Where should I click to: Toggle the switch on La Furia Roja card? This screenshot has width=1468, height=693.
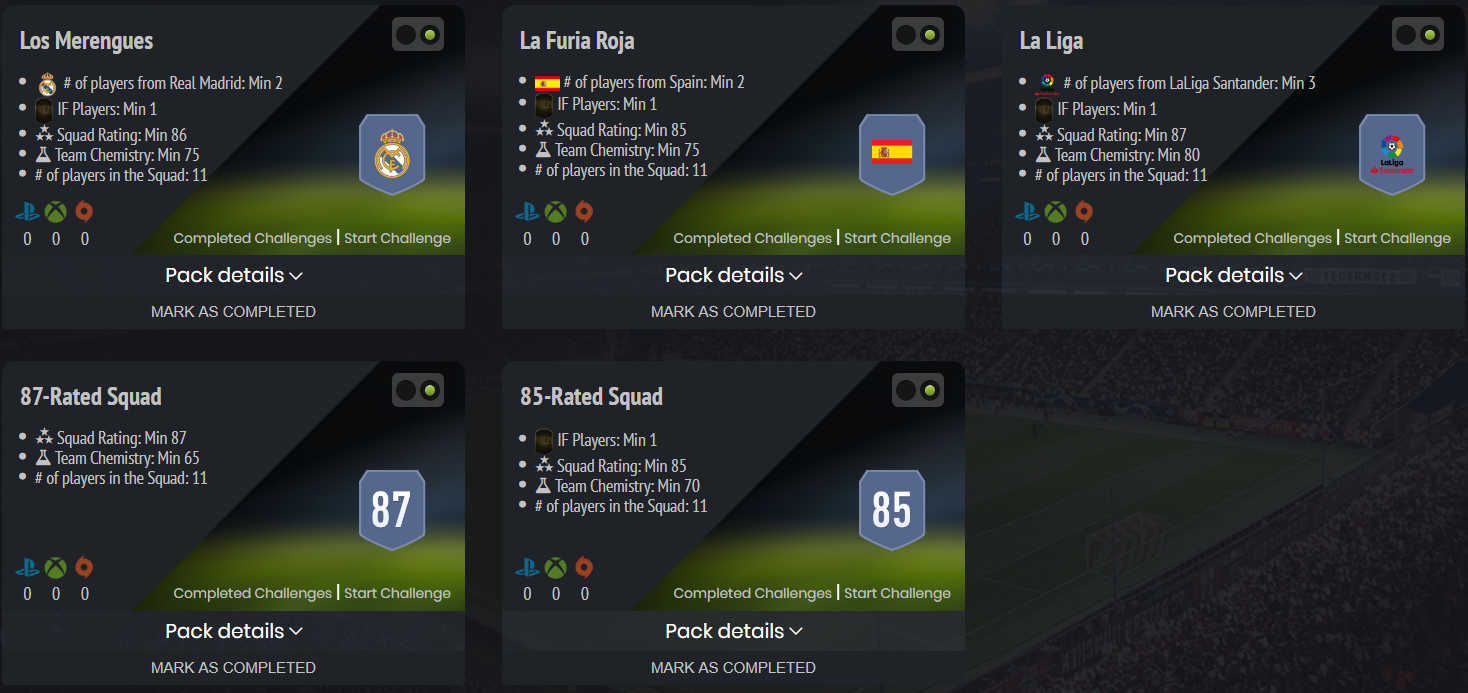pos(918,35)
